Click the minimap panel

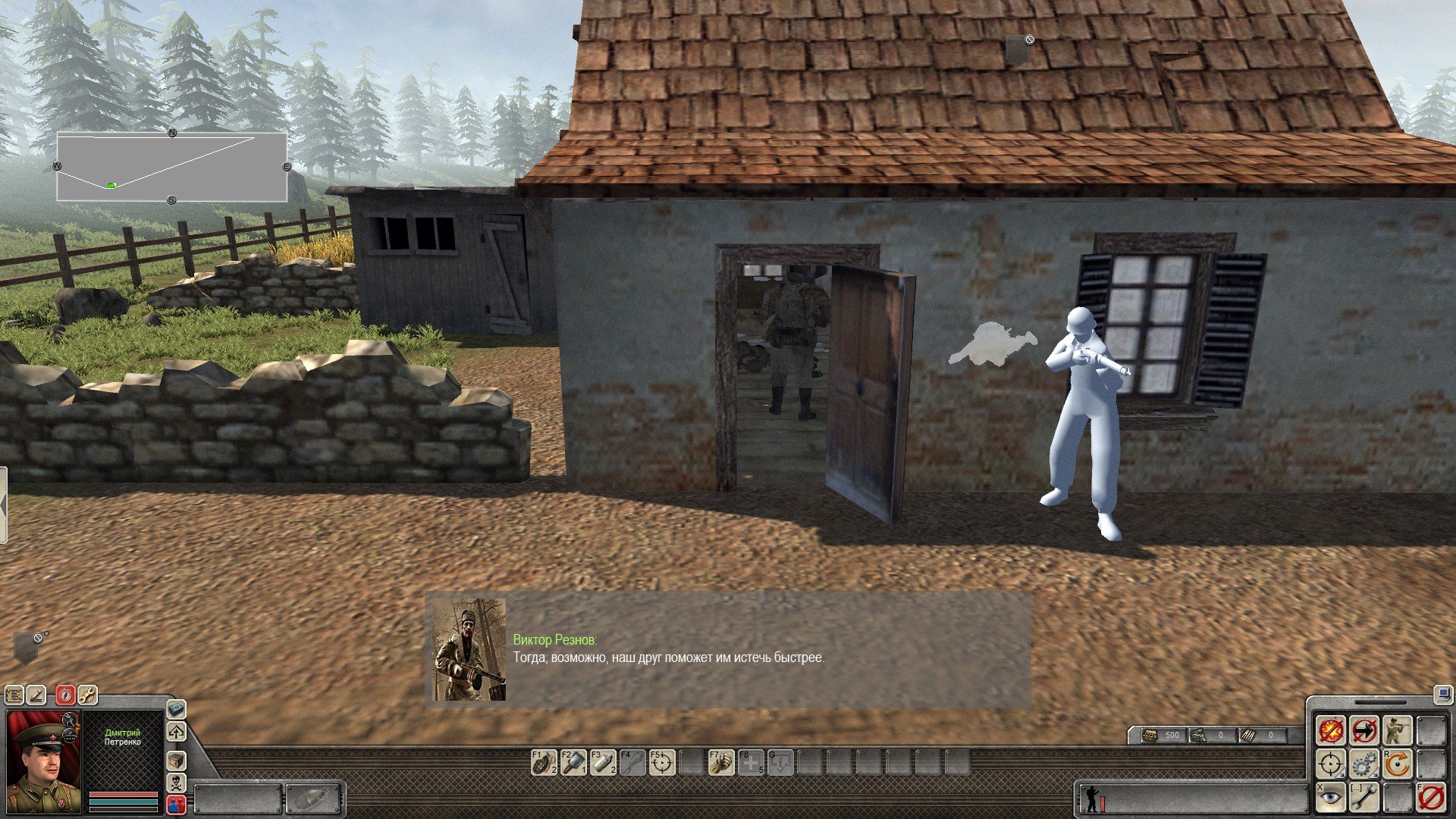[x=172, y=168]
